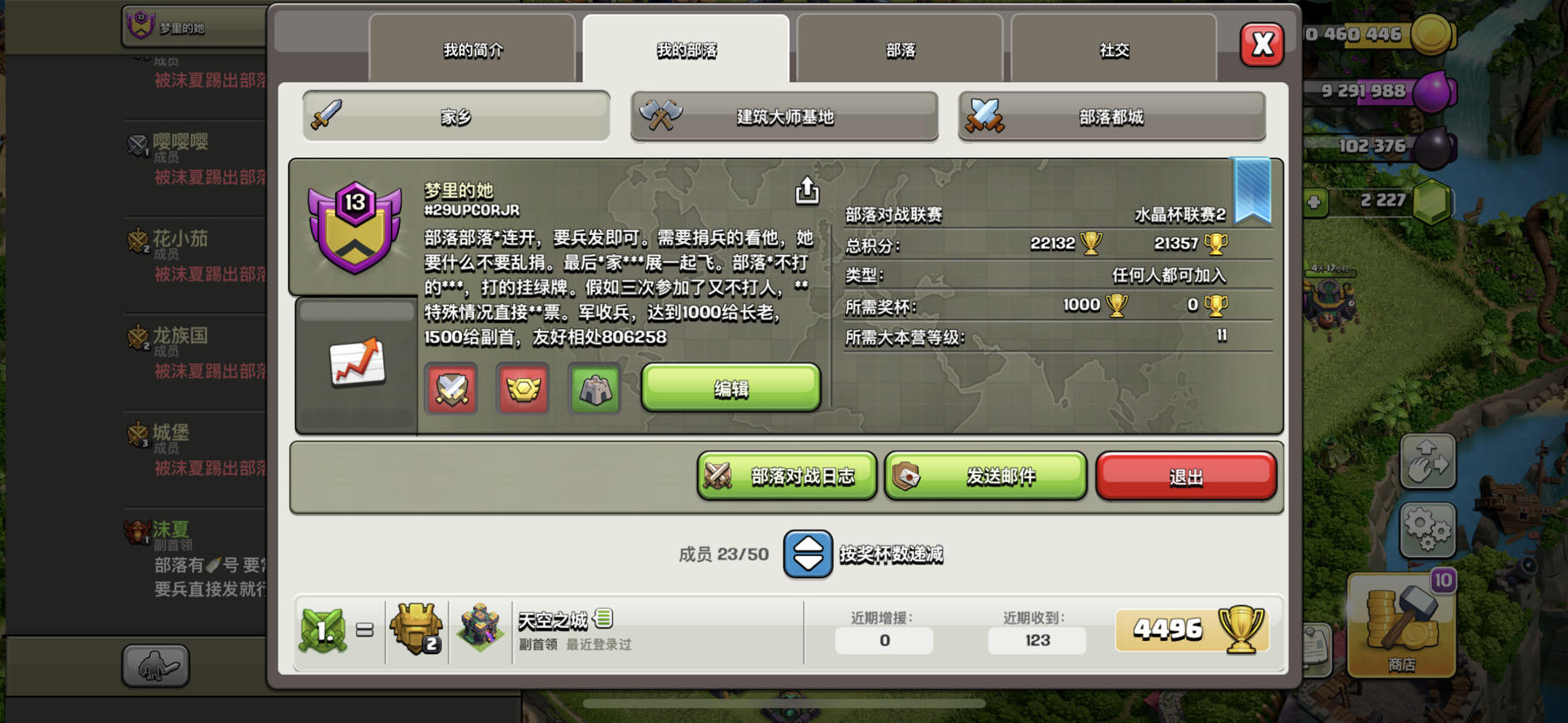
Task: Click 编辑 to edit clan settings
Action: [732, 389]
